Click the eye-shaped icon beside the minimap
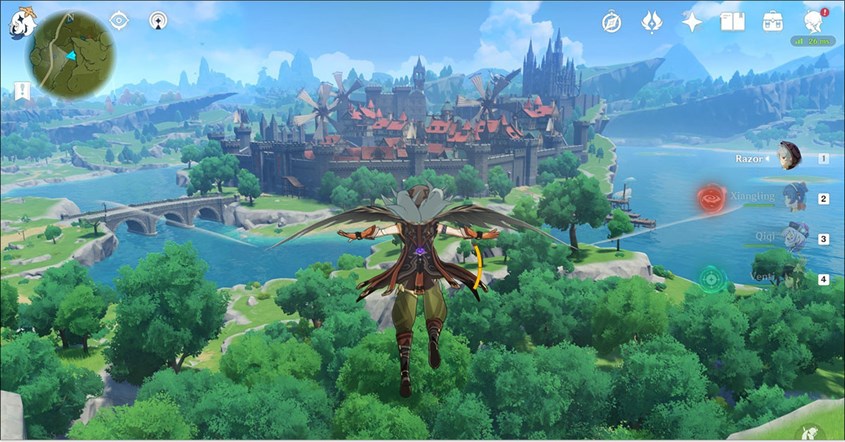845x442 pixels. pos(119,20)
